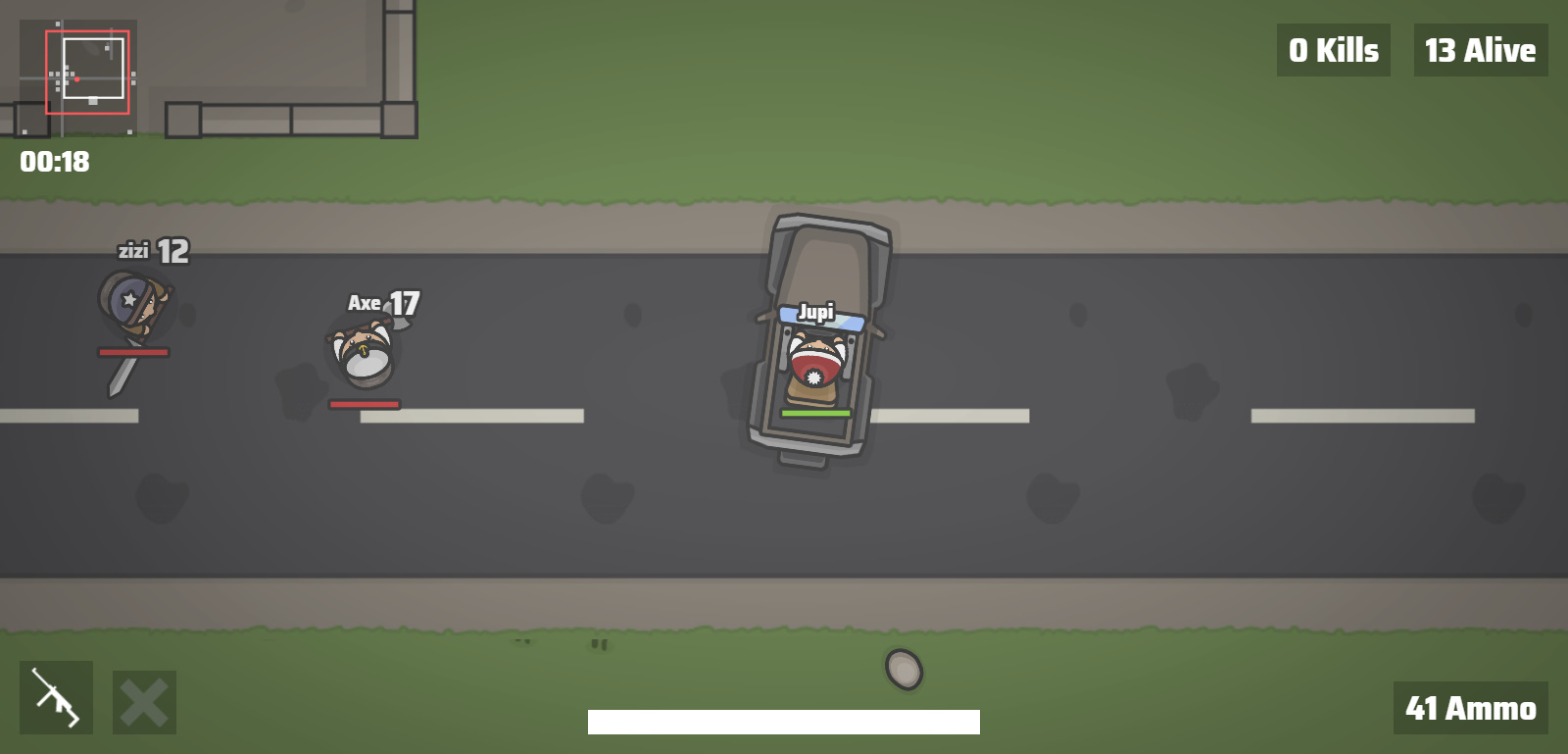Click the axe held by player Axe
The image size is (1568, 754).
(399, 324)
